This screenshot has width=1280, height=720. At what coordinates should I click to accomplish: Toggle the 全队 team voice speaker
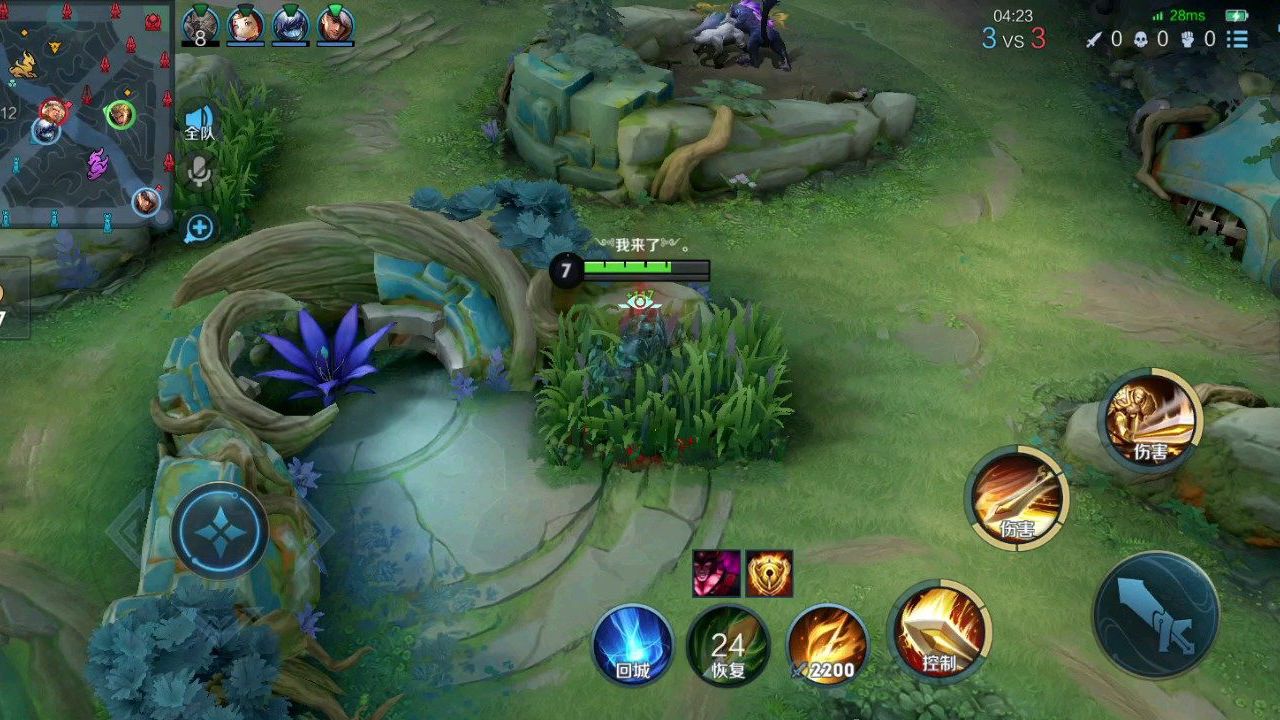[200, 124]
